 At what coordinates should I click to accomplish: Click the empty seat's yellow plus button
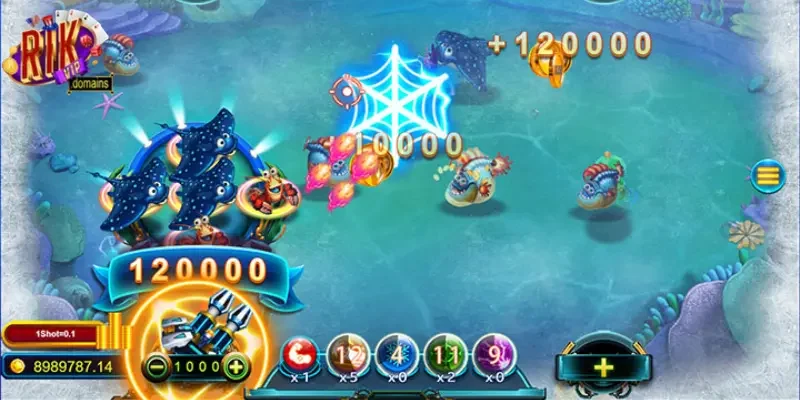tap(603, 367)
